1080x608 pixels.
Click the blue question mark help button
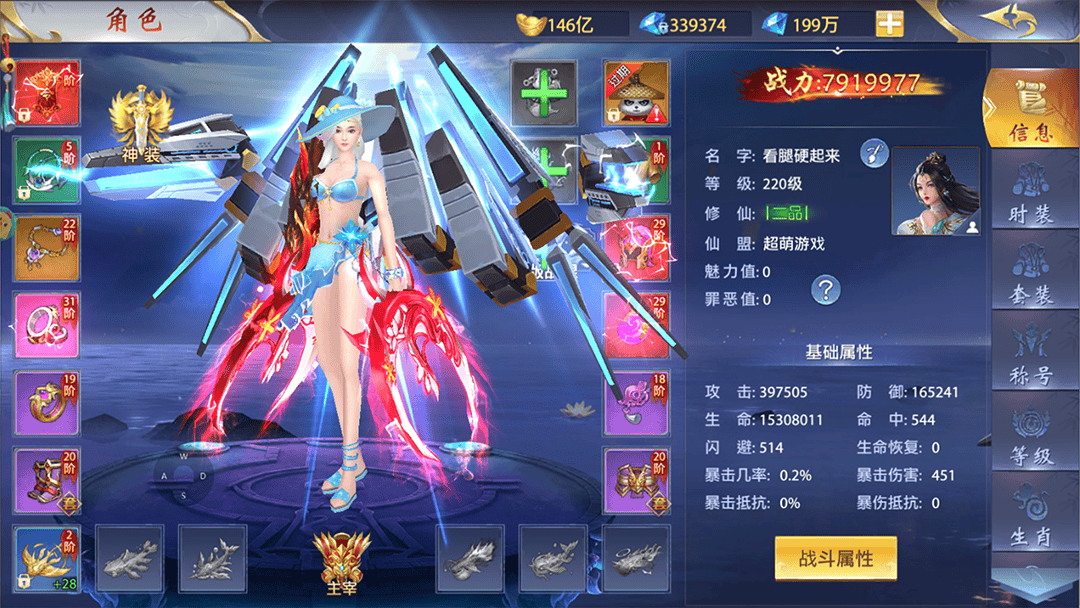point(825,290)
